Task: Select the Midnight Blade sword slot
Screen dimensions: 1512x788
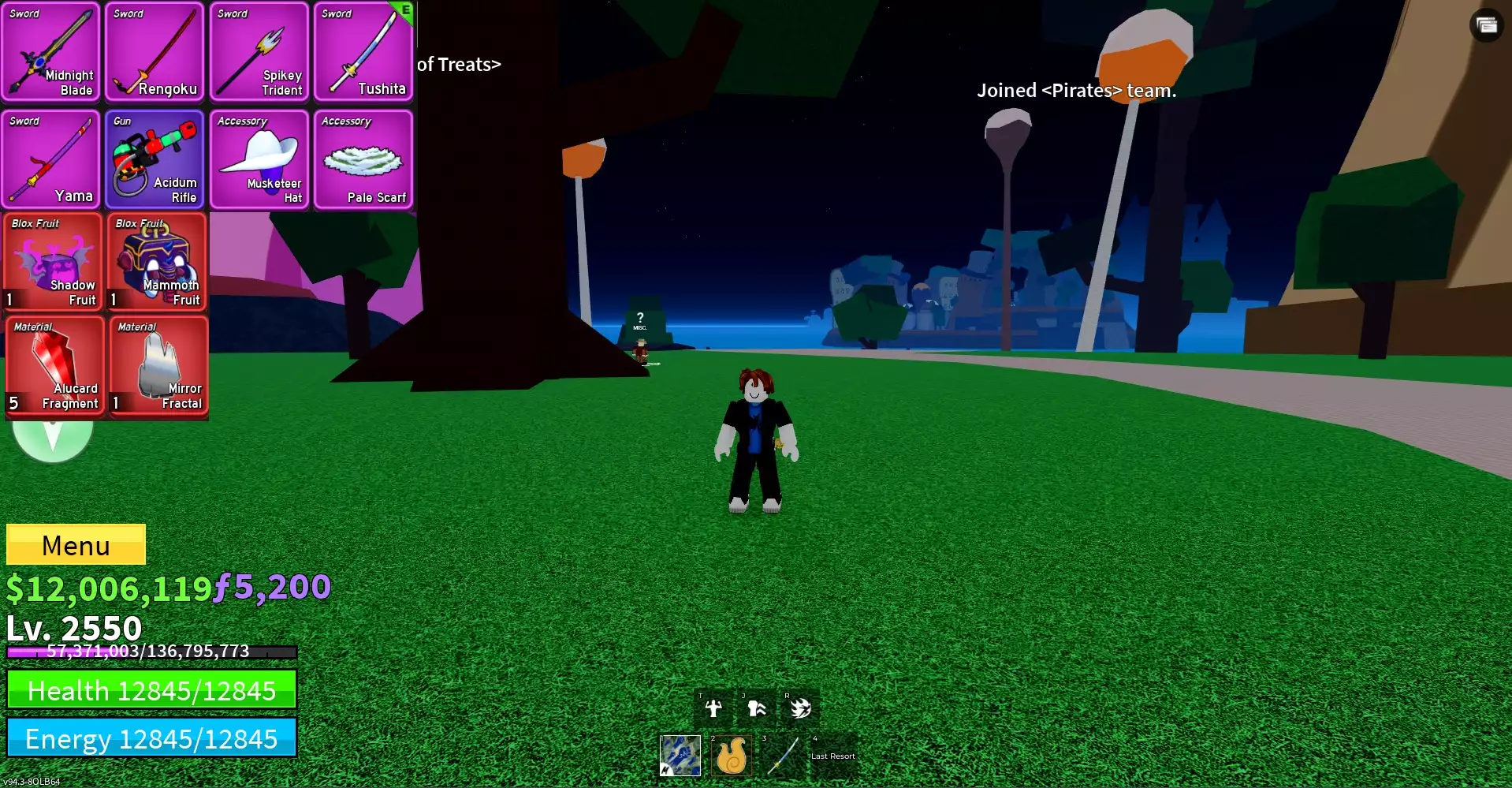Action: (x=51, y=52)
